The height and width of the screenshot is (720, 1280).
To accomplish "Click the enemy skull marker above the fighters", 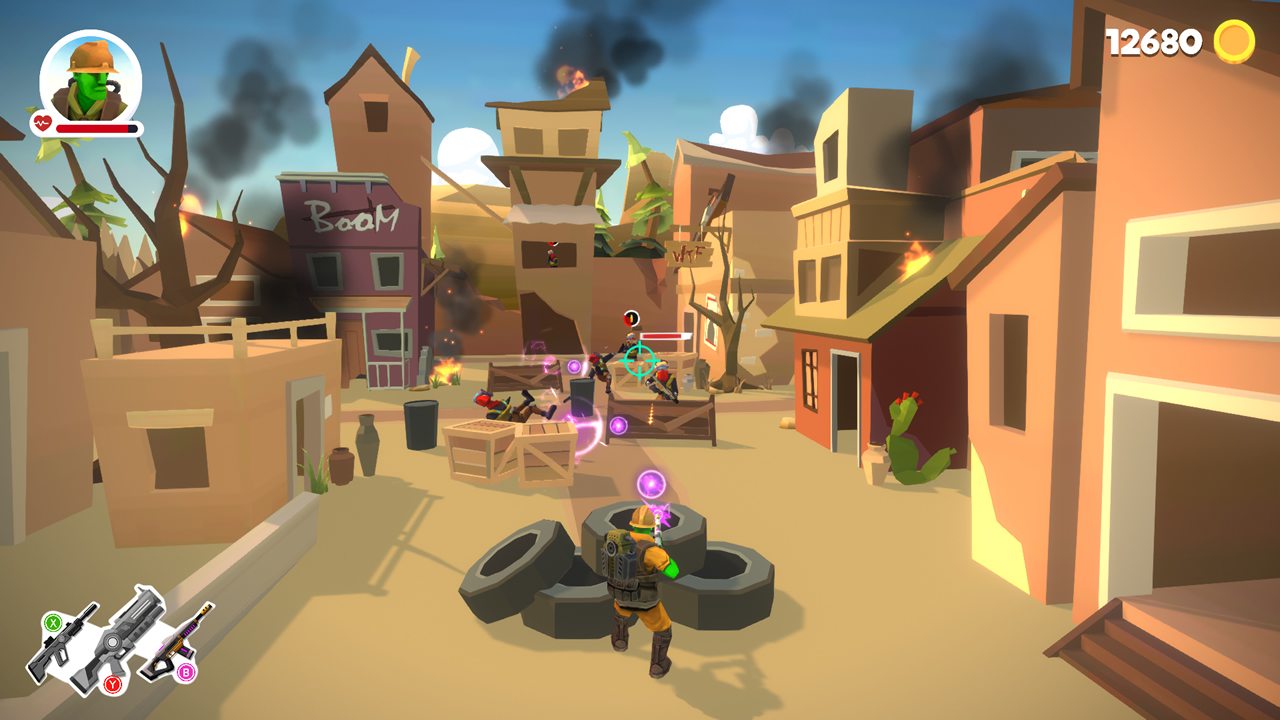I will tap(631, 318).
